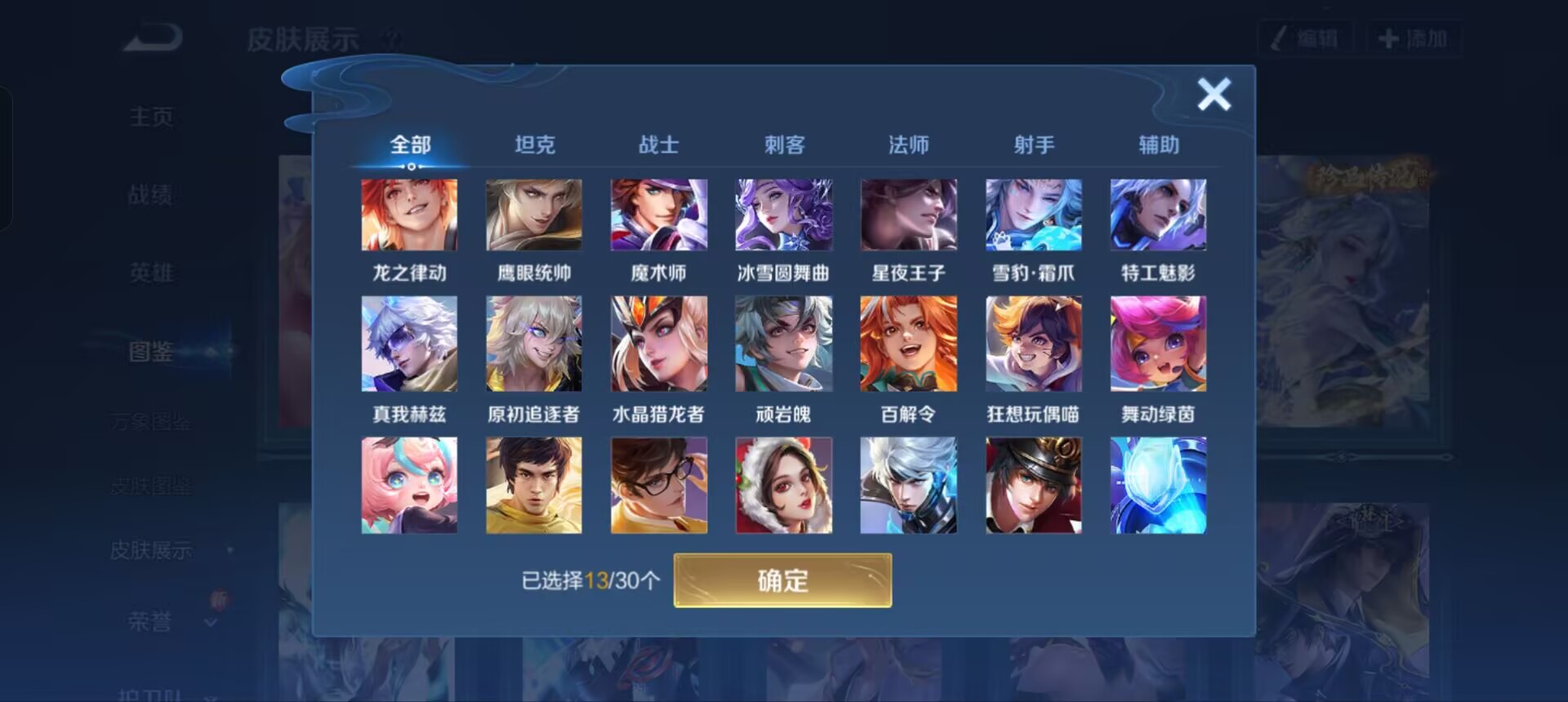Select the 冰雪圆舞曲 skin portrait

point(783,215)
